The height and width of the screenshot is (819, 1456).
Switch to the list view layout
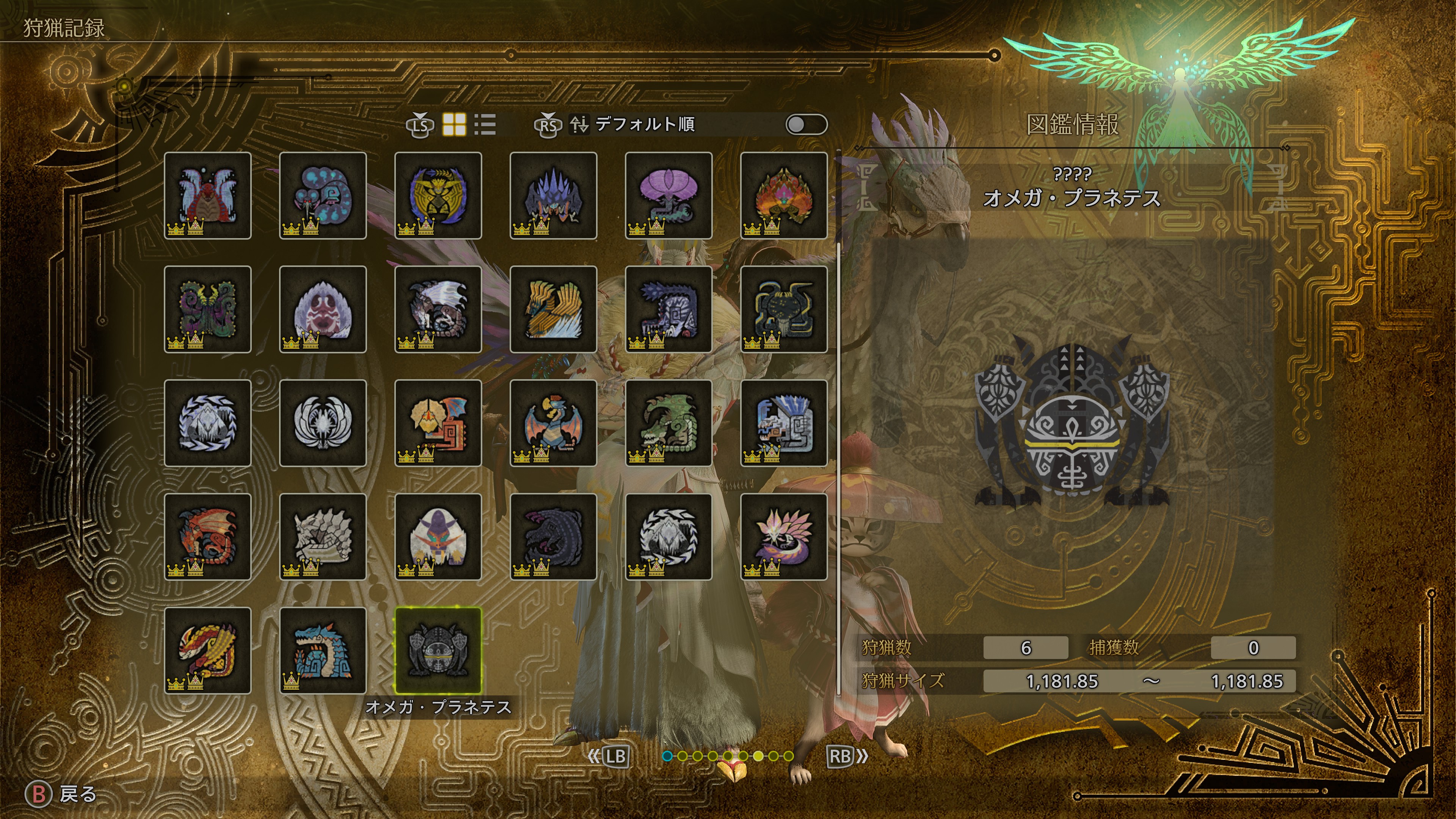(x=485, y=124)
